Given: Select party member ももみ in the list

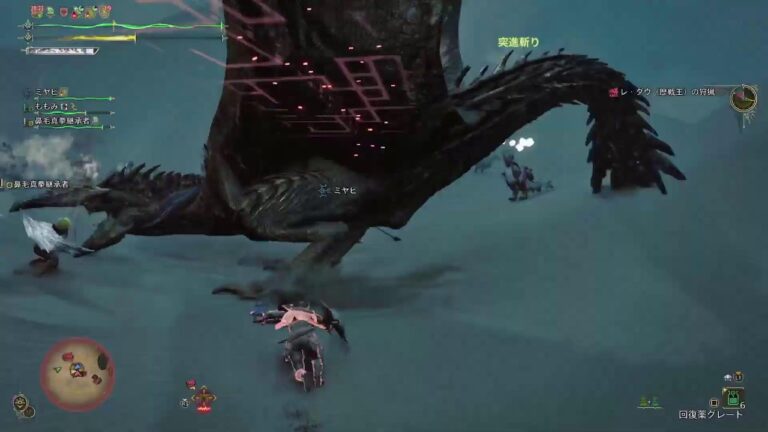Looking at the screenshot, I should point(52,106).
